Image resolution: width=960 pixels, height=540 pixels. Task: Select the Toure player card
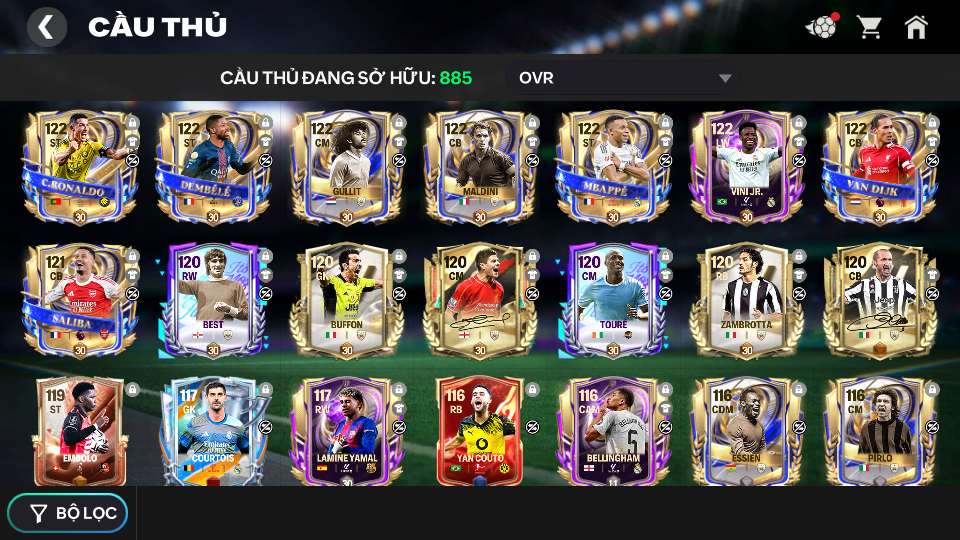[x=612, y=300]
